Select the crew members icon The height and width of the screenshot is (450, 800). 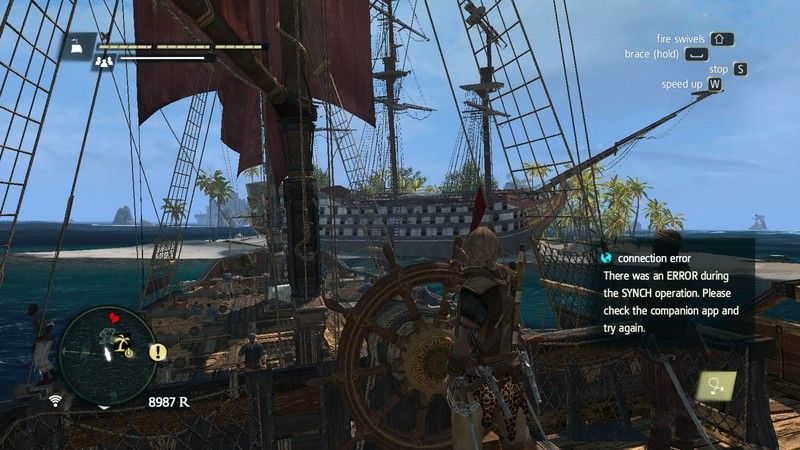[103, 60]
